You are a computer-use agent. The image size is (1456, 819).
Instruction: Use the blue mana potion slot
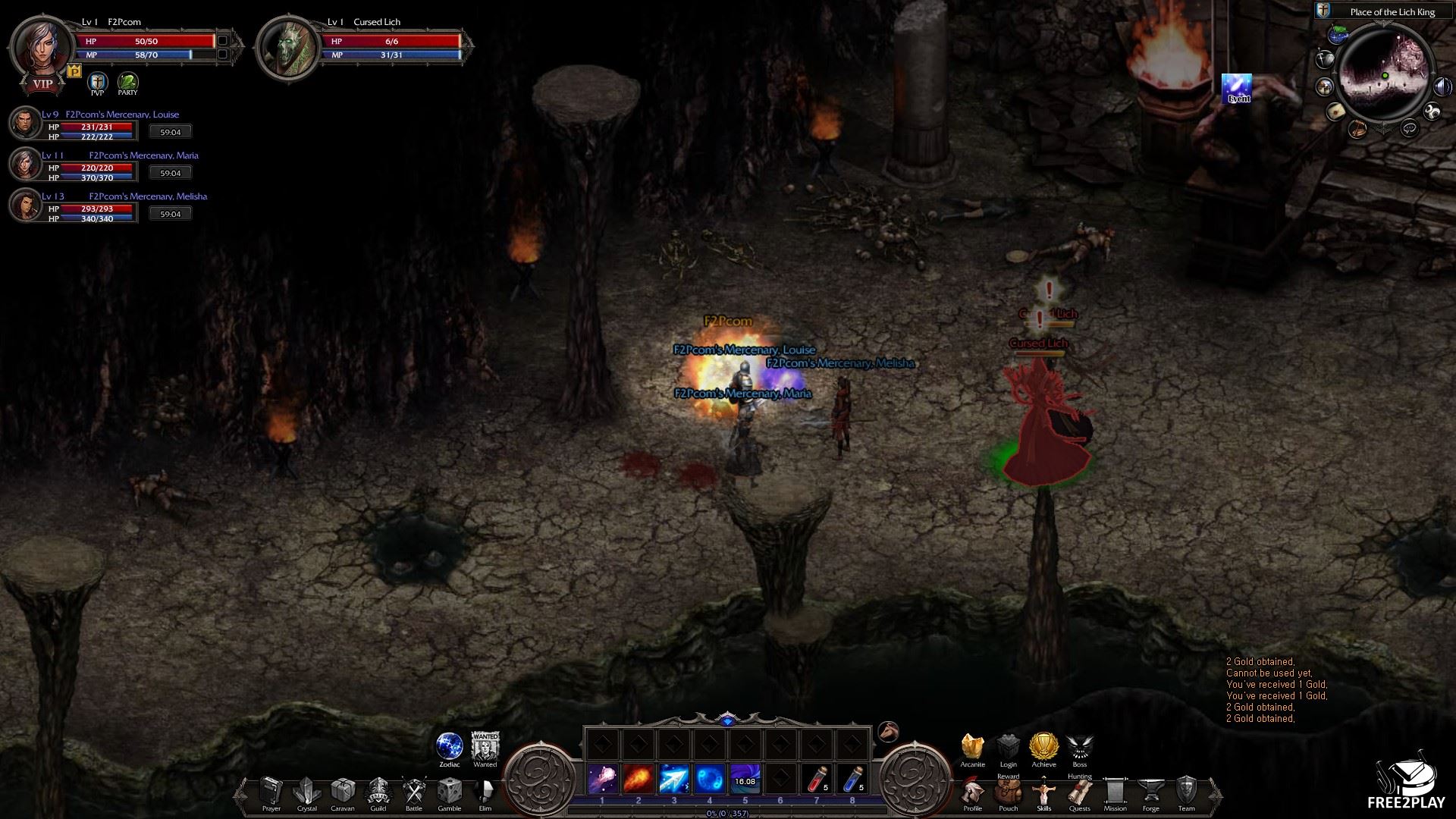click(x=852, y=780)
